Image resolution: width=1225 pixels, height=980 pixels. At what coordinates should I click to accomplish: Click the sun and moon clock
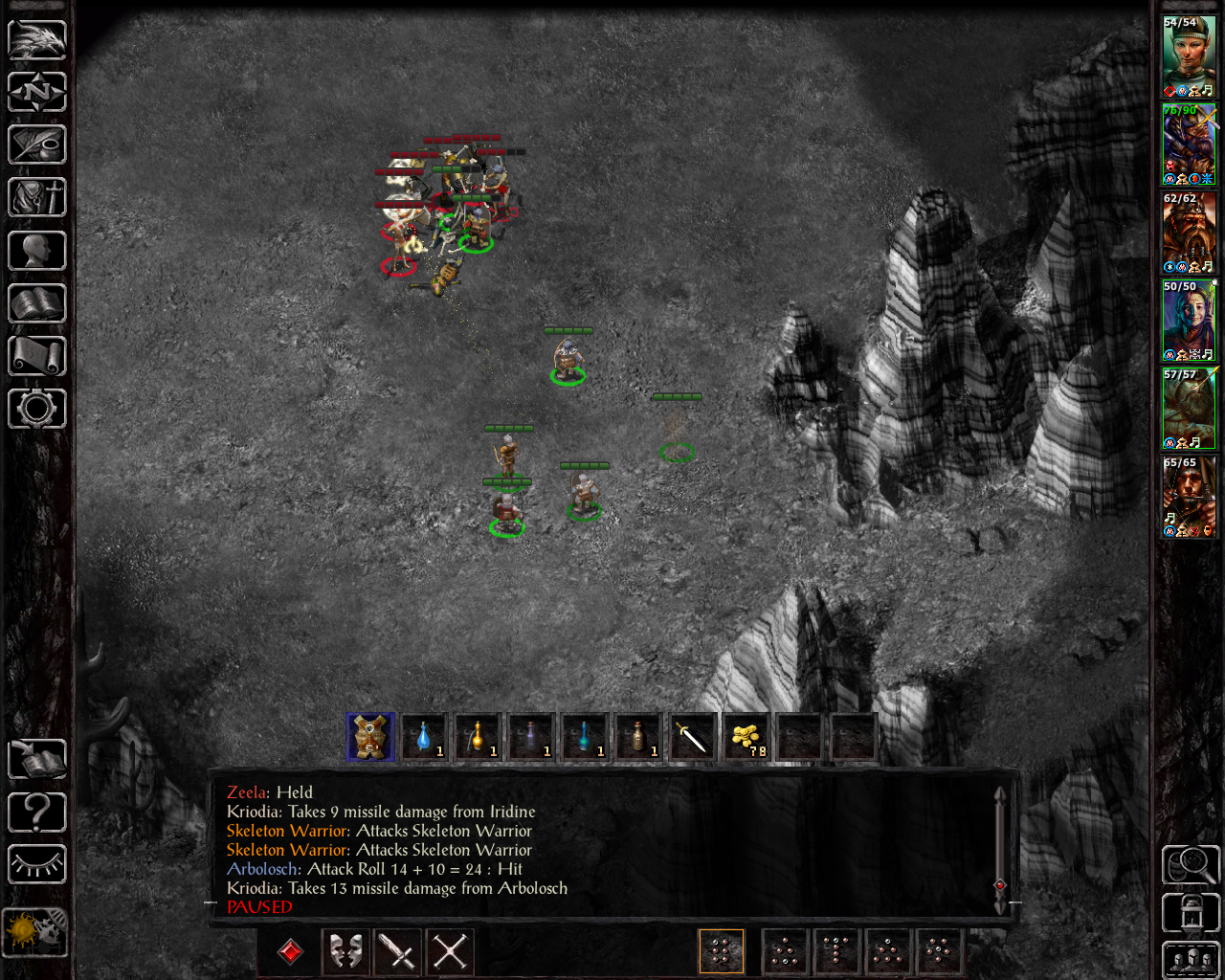35,930
